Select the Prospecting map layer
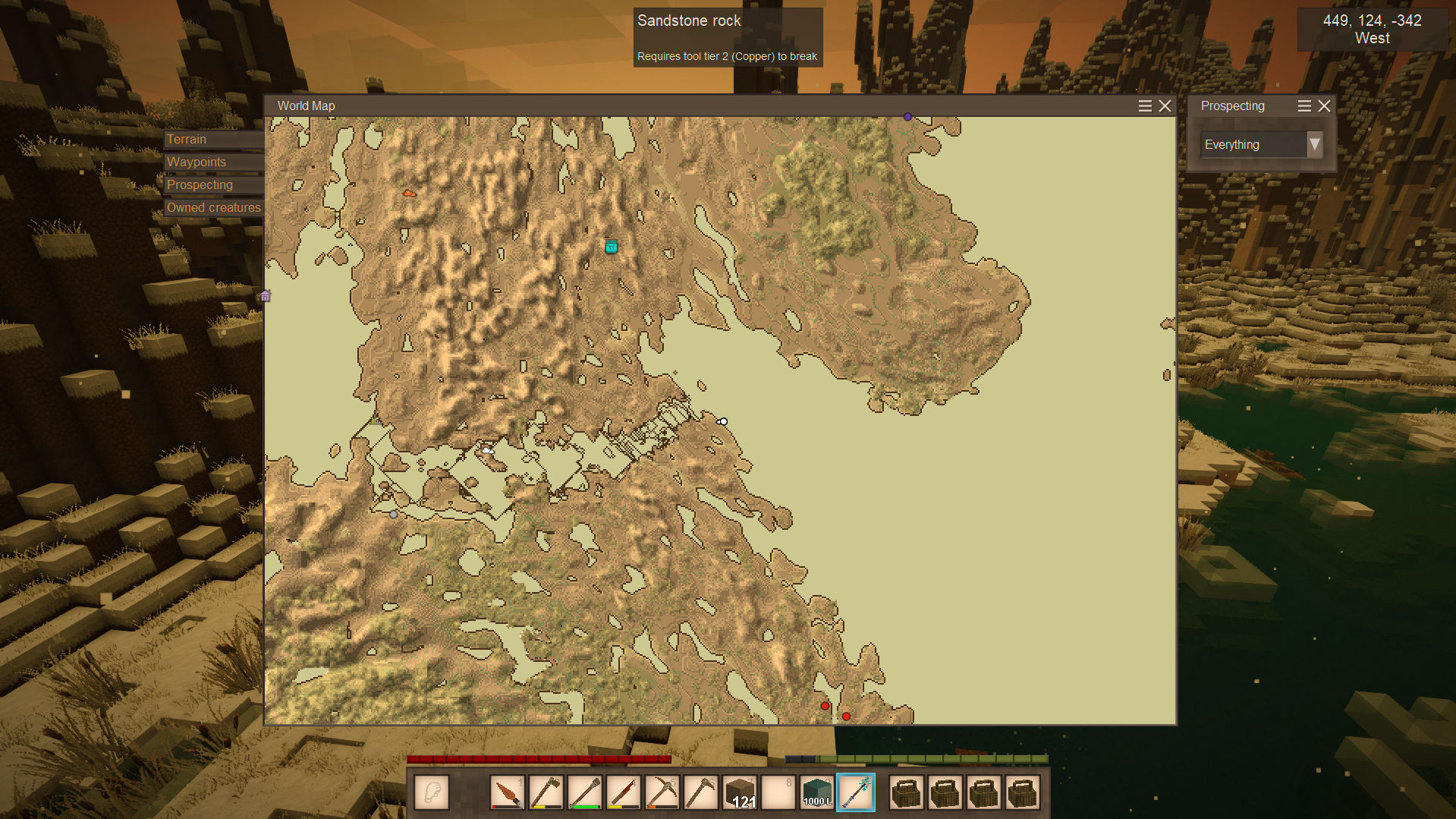Image resolution: width=1456 pixels, height=819 pixels. 212,185
